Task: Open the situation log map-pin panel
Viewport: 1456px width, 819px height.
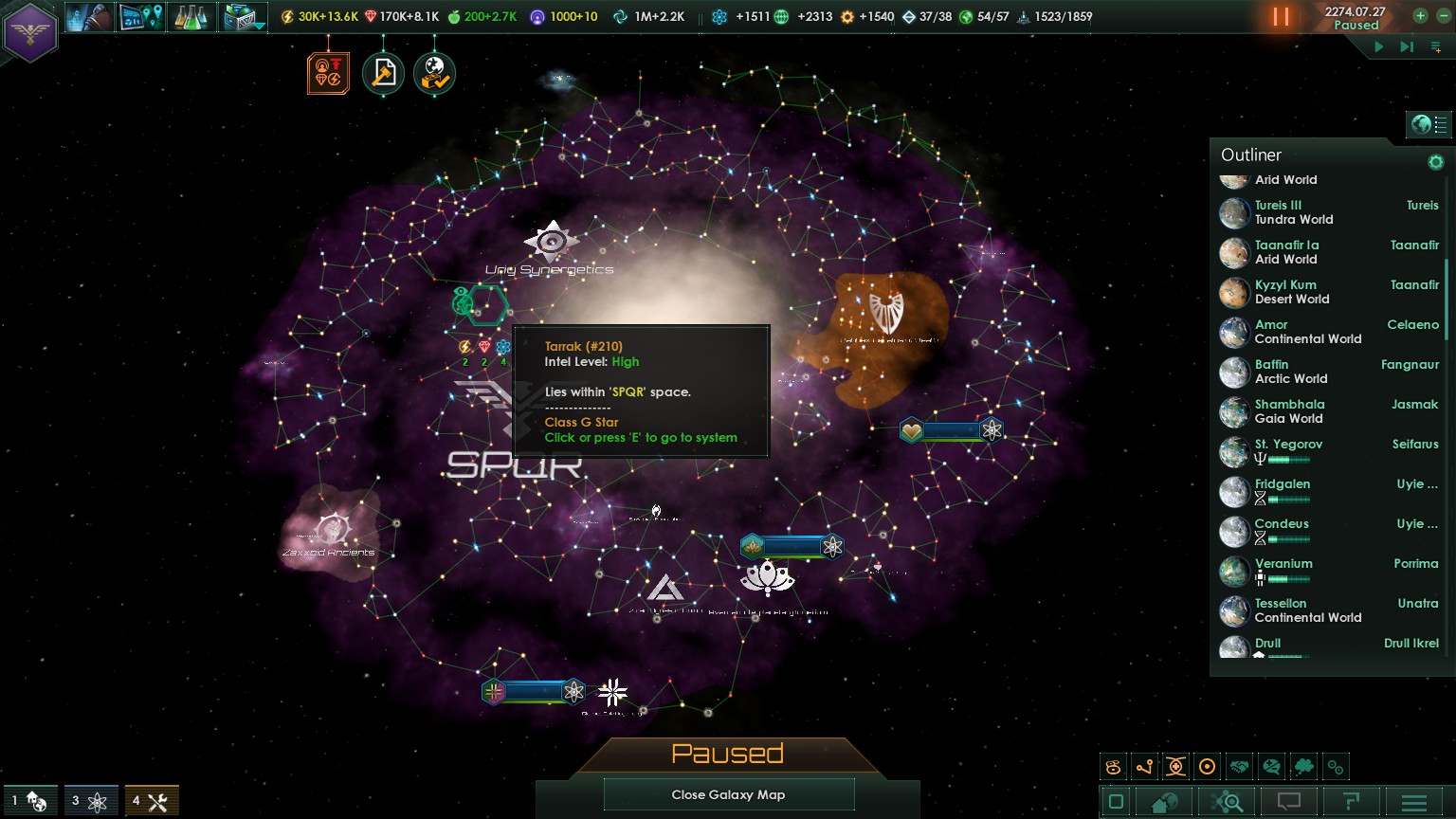Action: coord(139,17)
